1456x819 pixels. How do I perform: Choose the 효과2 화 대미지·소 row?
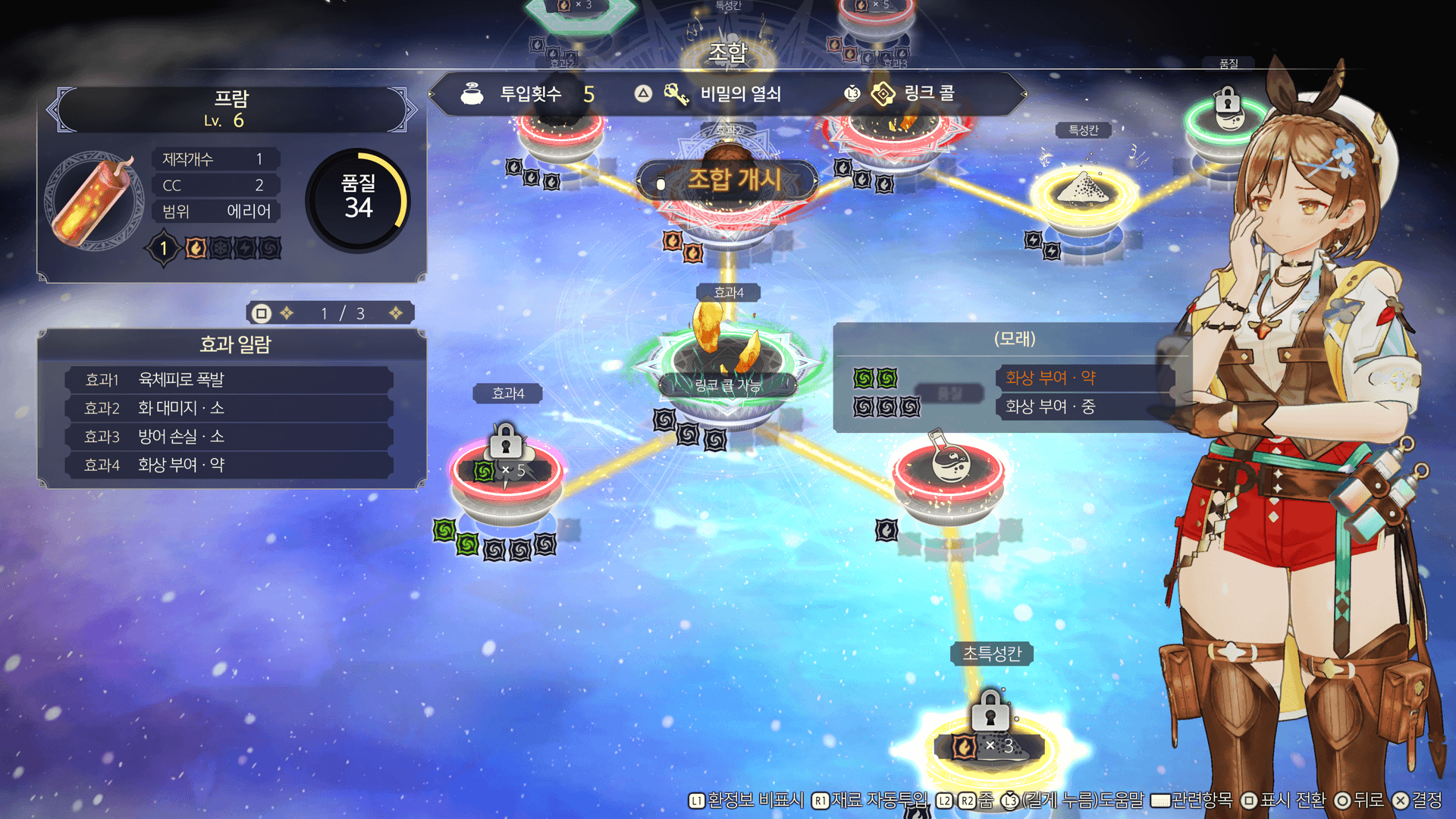[229, 409]
